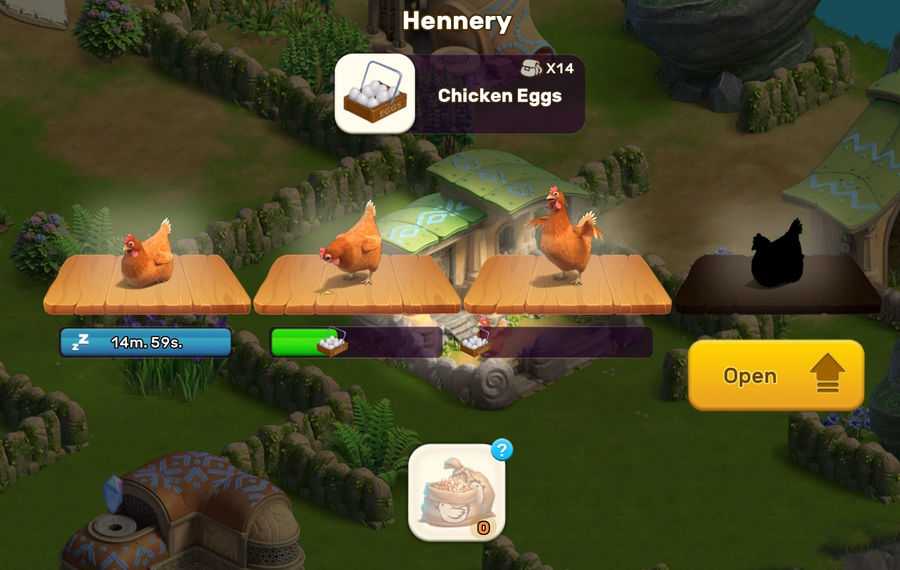
Task: Click the yellow Open button
Action: pyautogui.click(x=775, y=375)
